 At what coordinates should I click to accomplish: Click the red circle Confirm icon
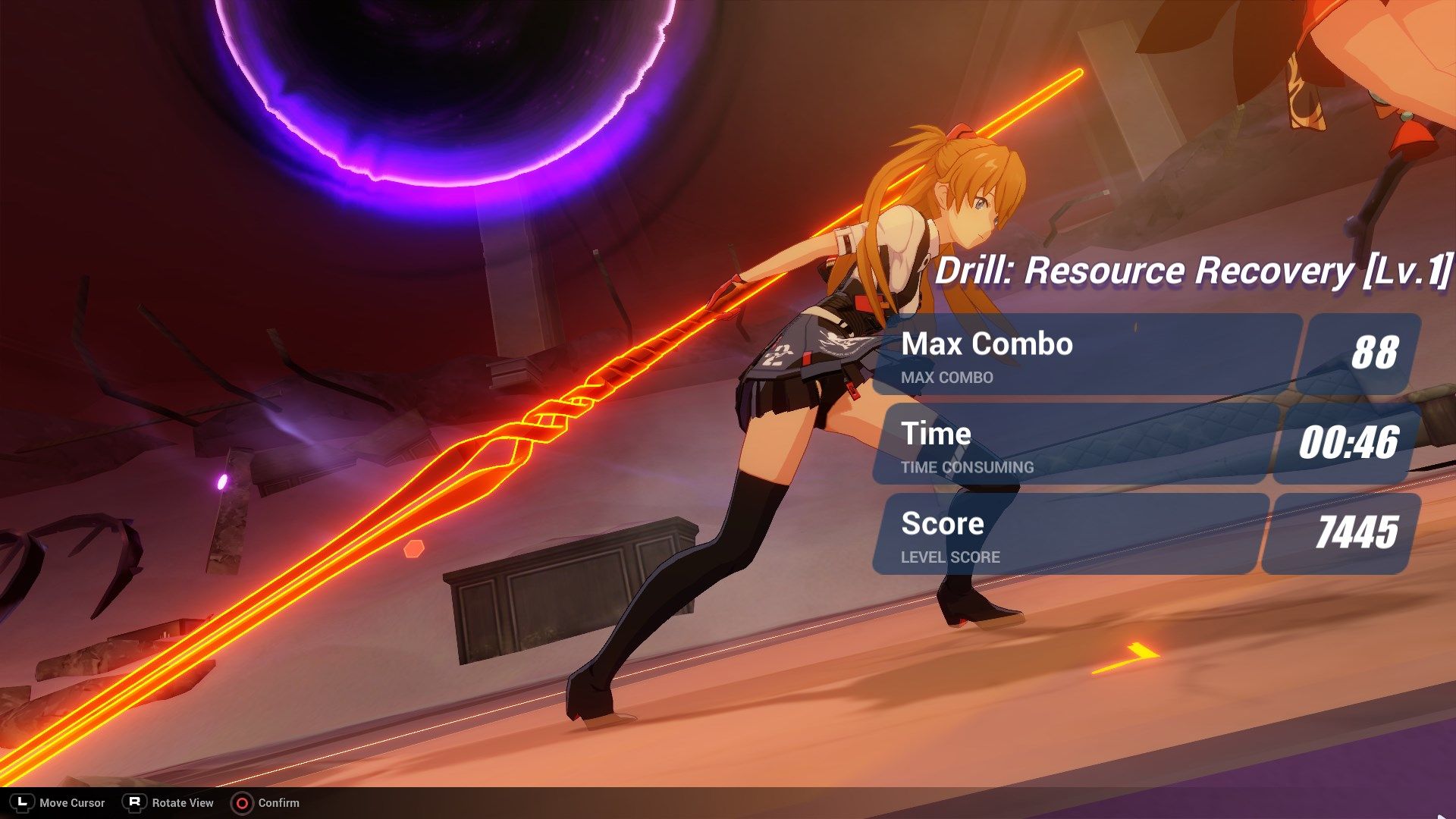[244, 802]
